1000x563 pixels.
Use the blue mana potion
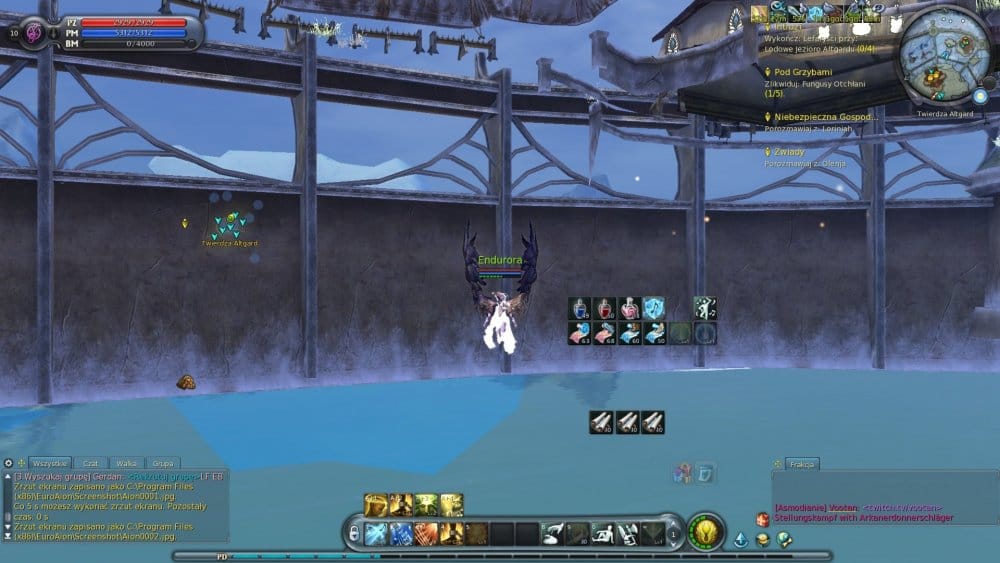[580, 308]
